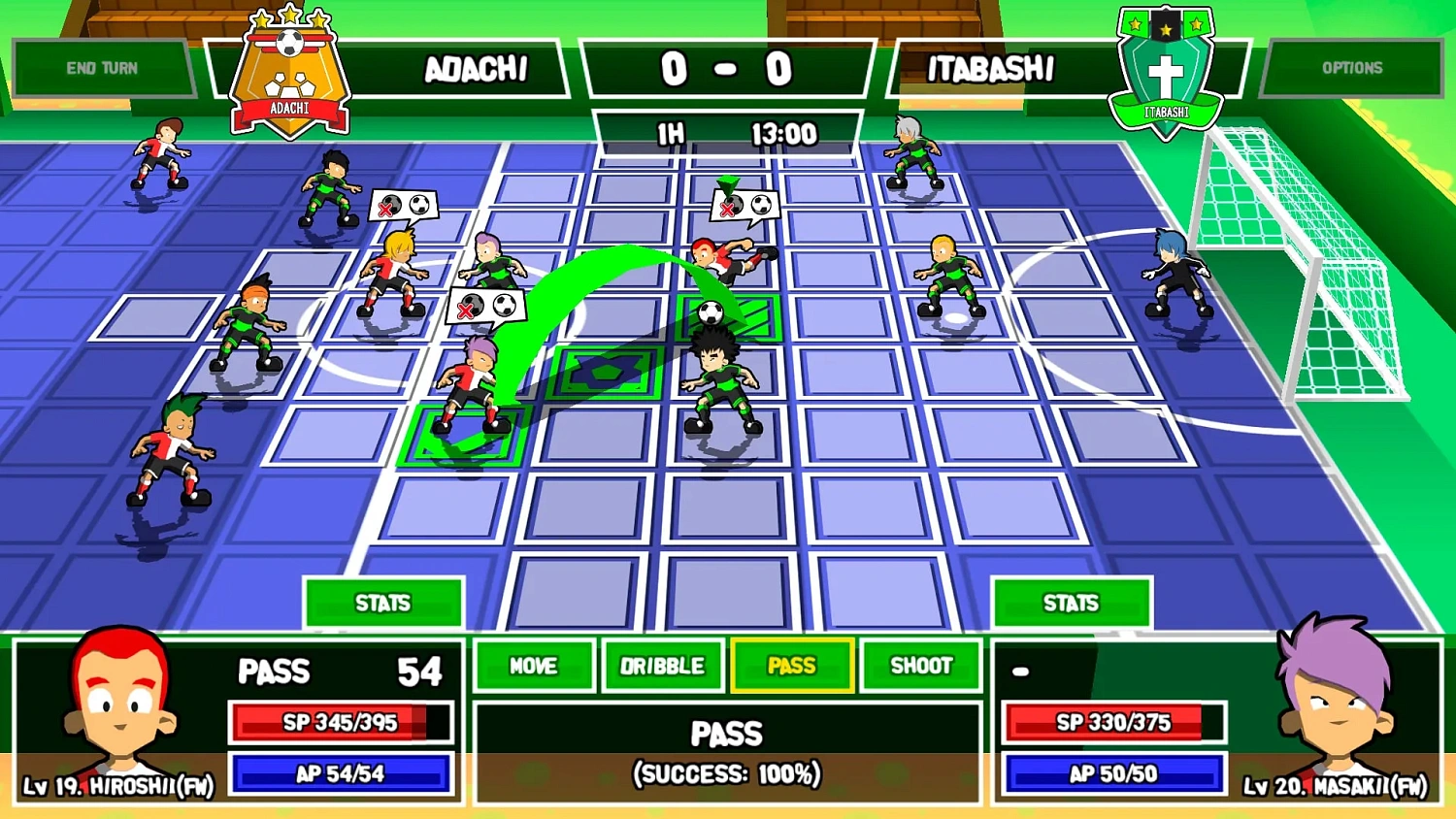Select the MOVE action

(533, 666)
